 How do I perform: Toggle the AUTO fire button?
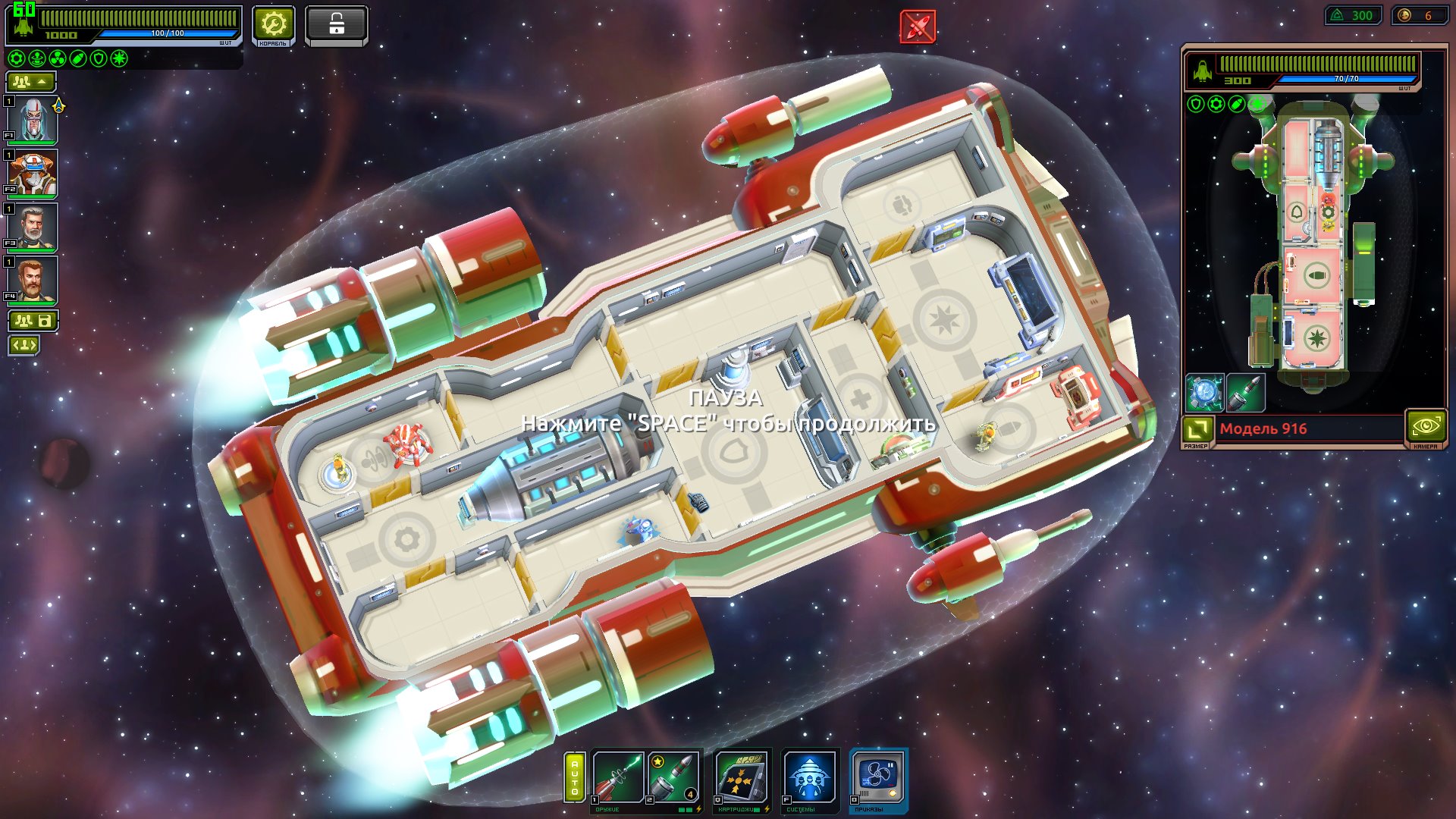pos(575,777)
